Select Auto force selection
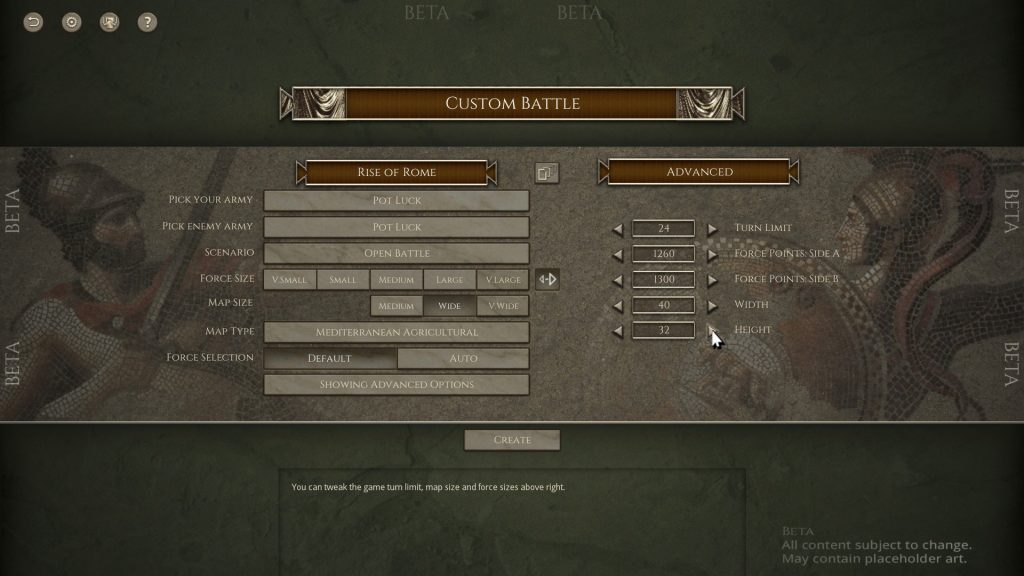 point(463,358)
